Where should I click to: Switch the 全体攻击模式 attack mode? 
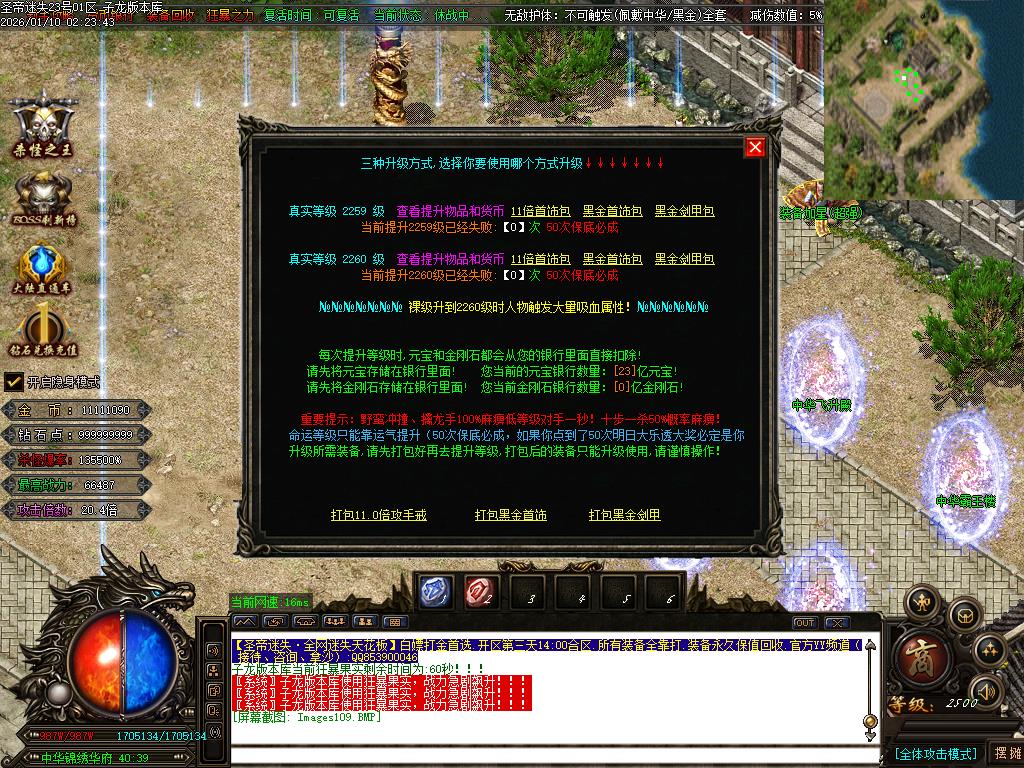935,753
